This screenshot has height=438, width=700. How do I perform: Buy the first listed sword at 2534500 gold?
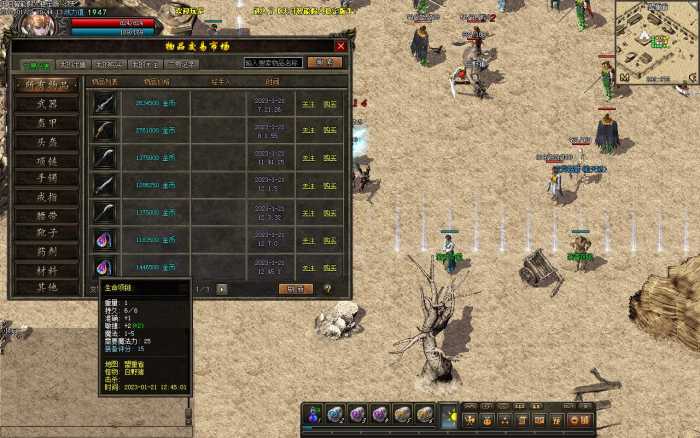click(x=330, y=103)
